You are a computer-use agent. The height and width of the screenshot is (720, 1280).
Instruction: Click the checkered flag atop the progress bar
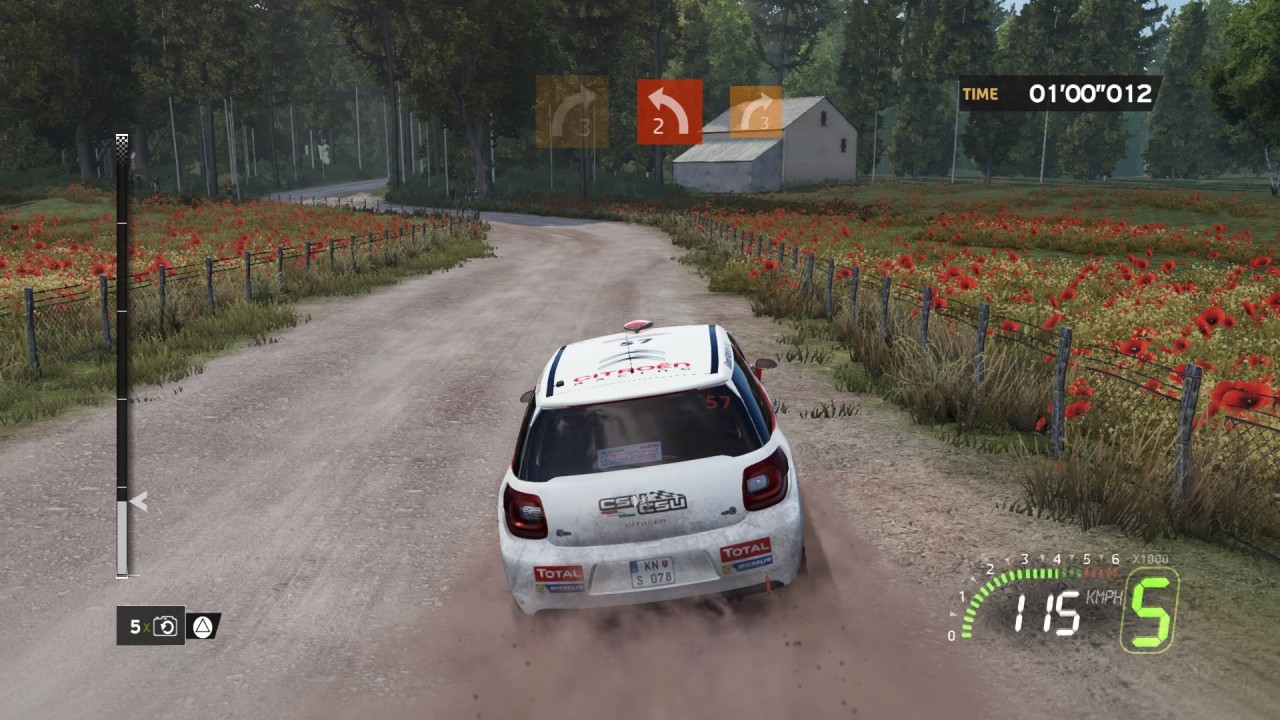[122, 141]
